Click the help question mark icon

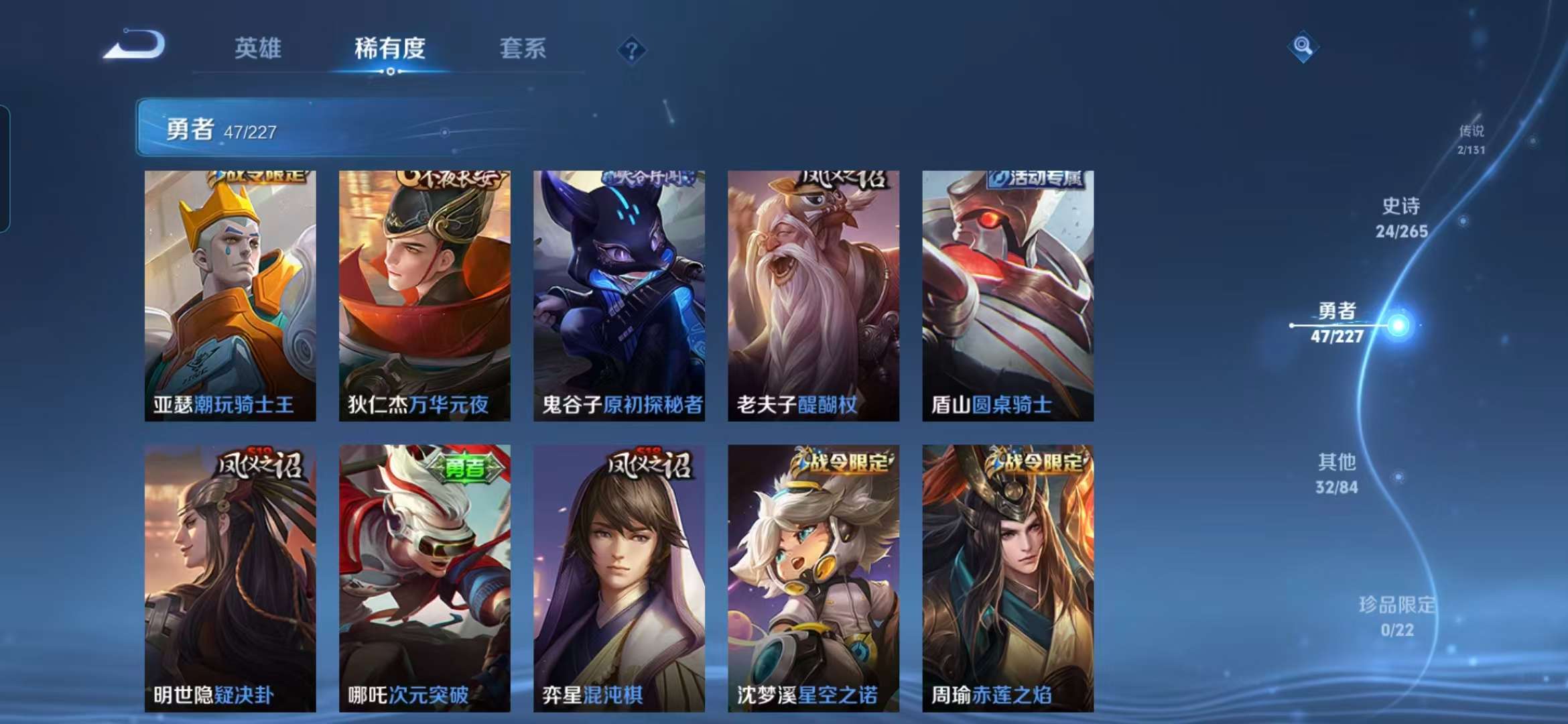[x=631, y=48]
